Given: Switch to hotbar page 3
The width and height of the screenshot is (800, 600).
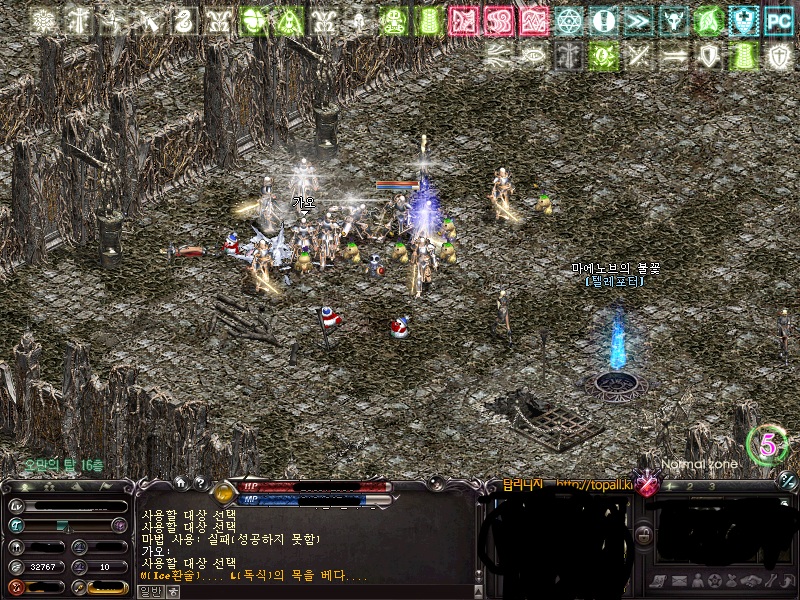Looking at the screenshot, I should 711,486.
